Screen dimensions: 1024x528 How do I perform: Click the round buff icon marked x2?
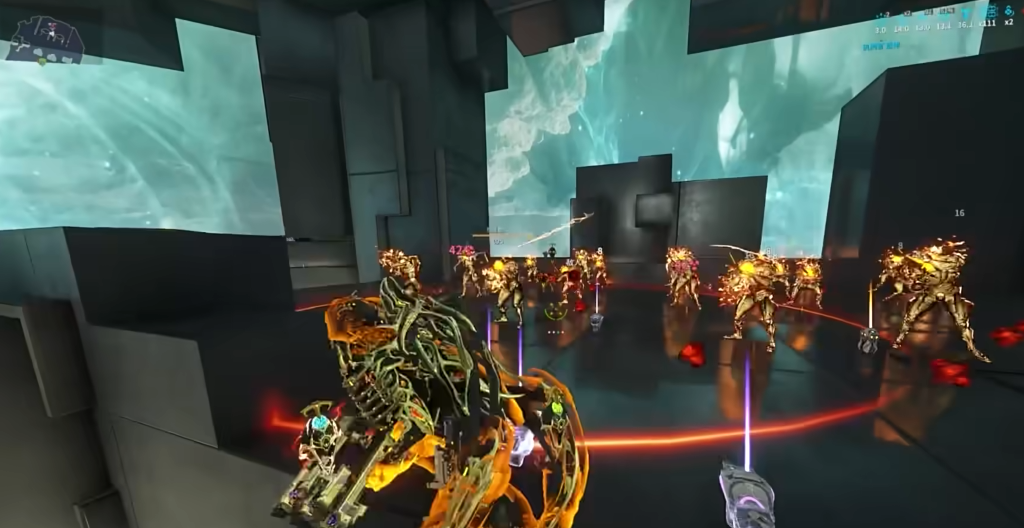pyautogui.click(x=1007, y=12)
